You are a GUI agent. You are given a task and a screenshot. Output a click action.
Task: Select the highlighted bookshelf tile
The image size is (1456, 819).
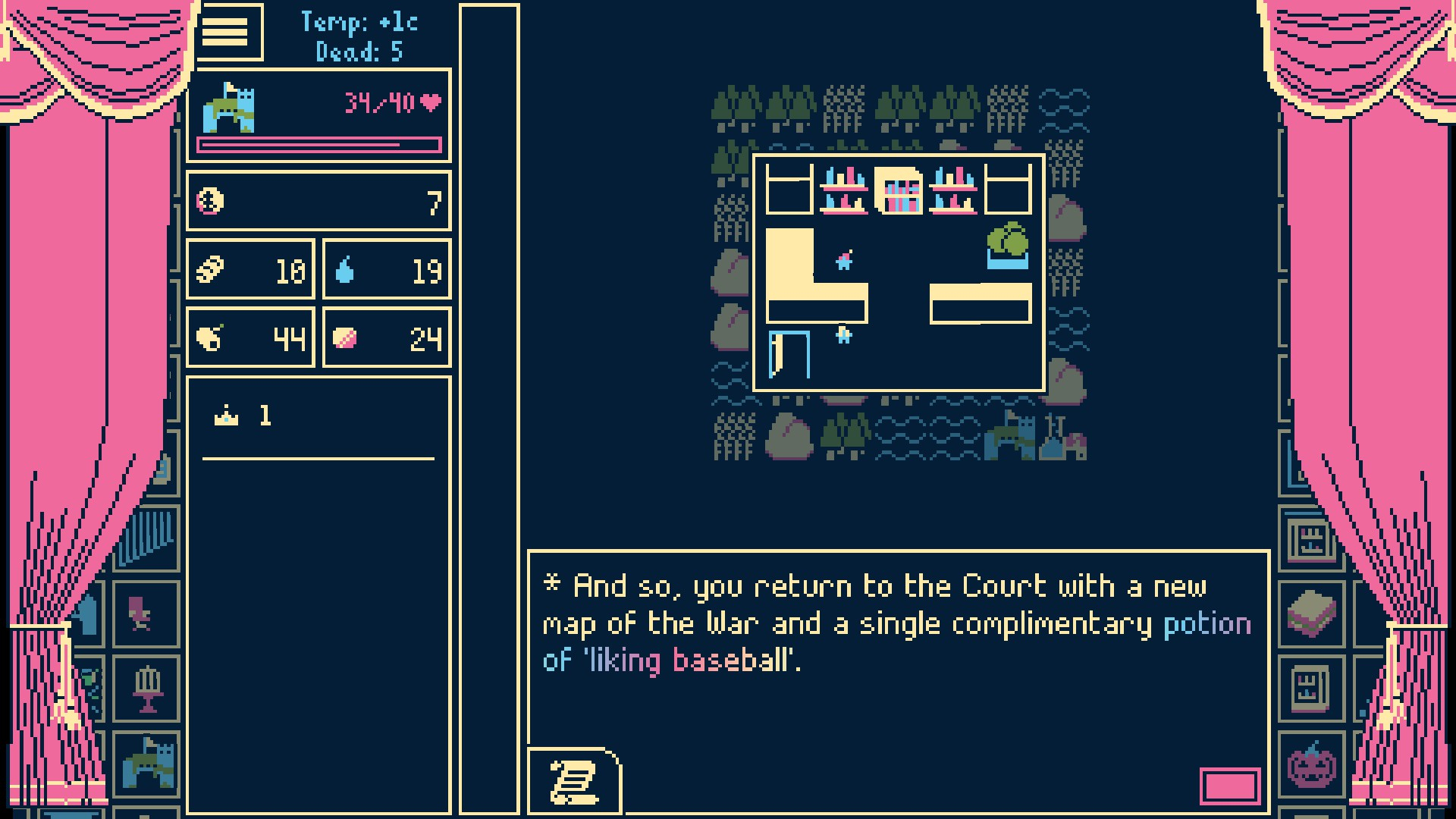899,190
